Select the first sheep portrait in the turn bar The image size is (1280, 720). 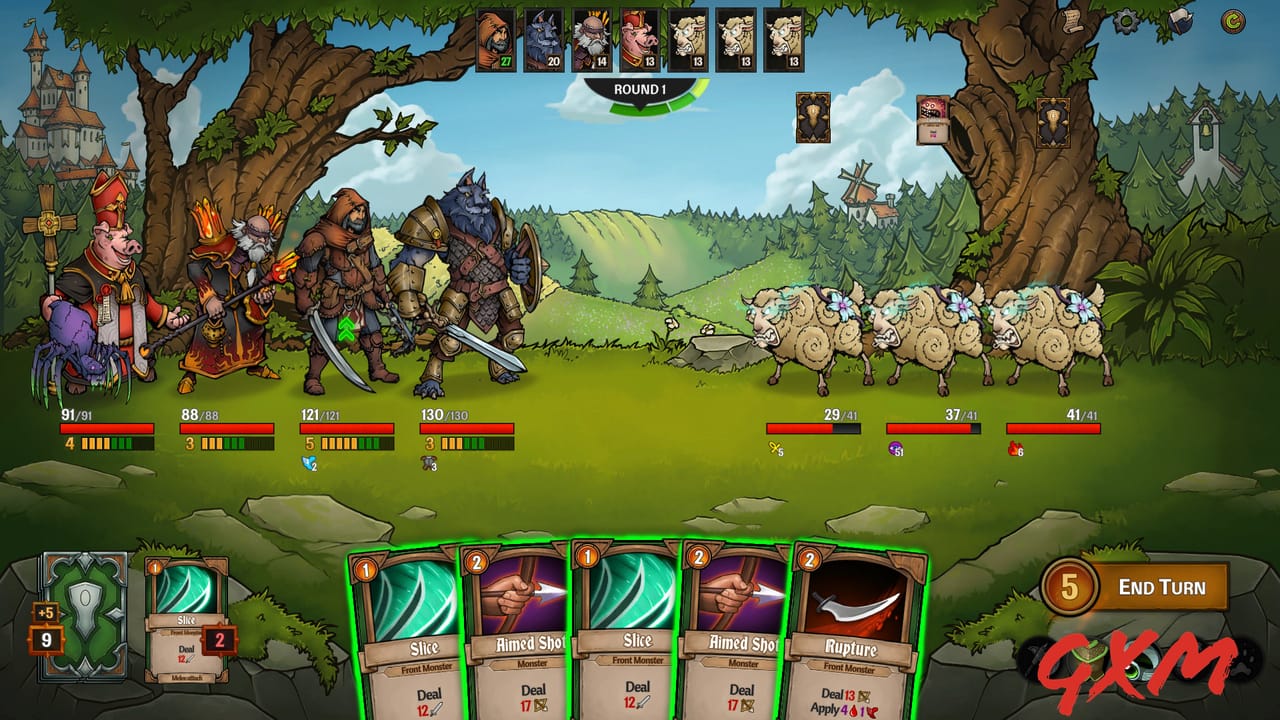(688, 40)
